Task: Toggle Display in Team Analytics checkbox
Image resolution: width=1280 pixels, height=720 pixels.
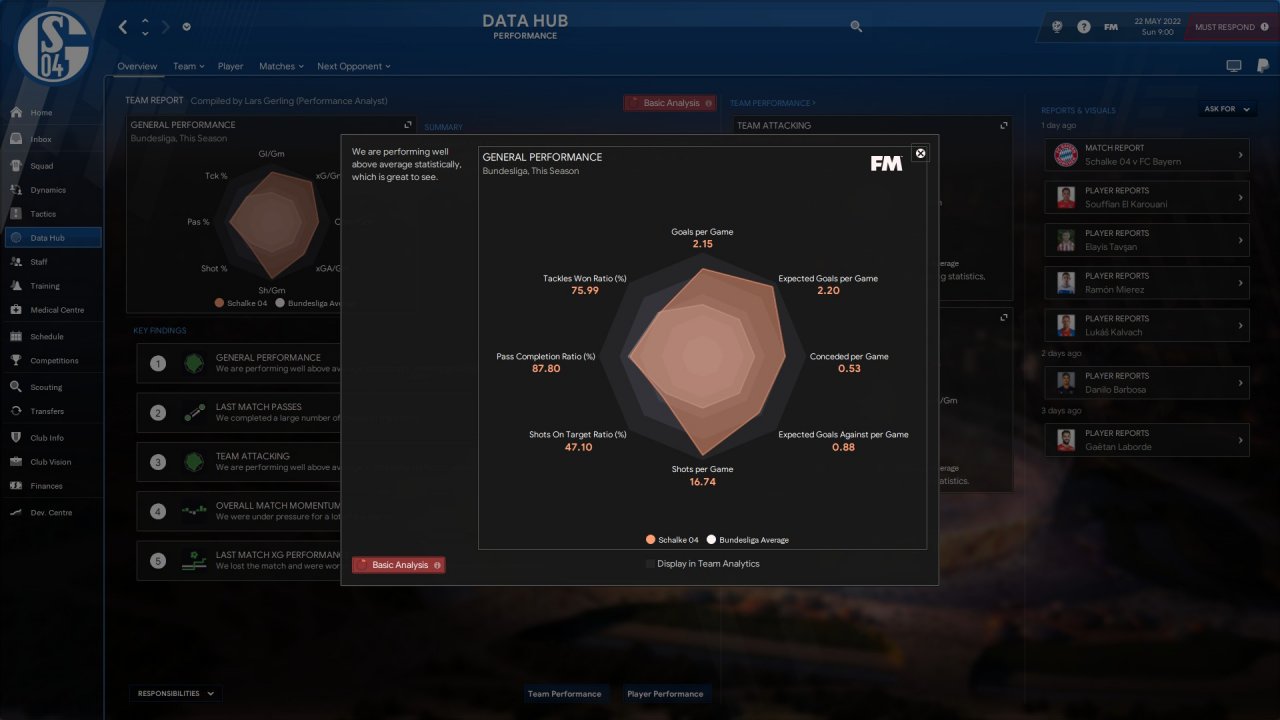Action: (651, 564)
